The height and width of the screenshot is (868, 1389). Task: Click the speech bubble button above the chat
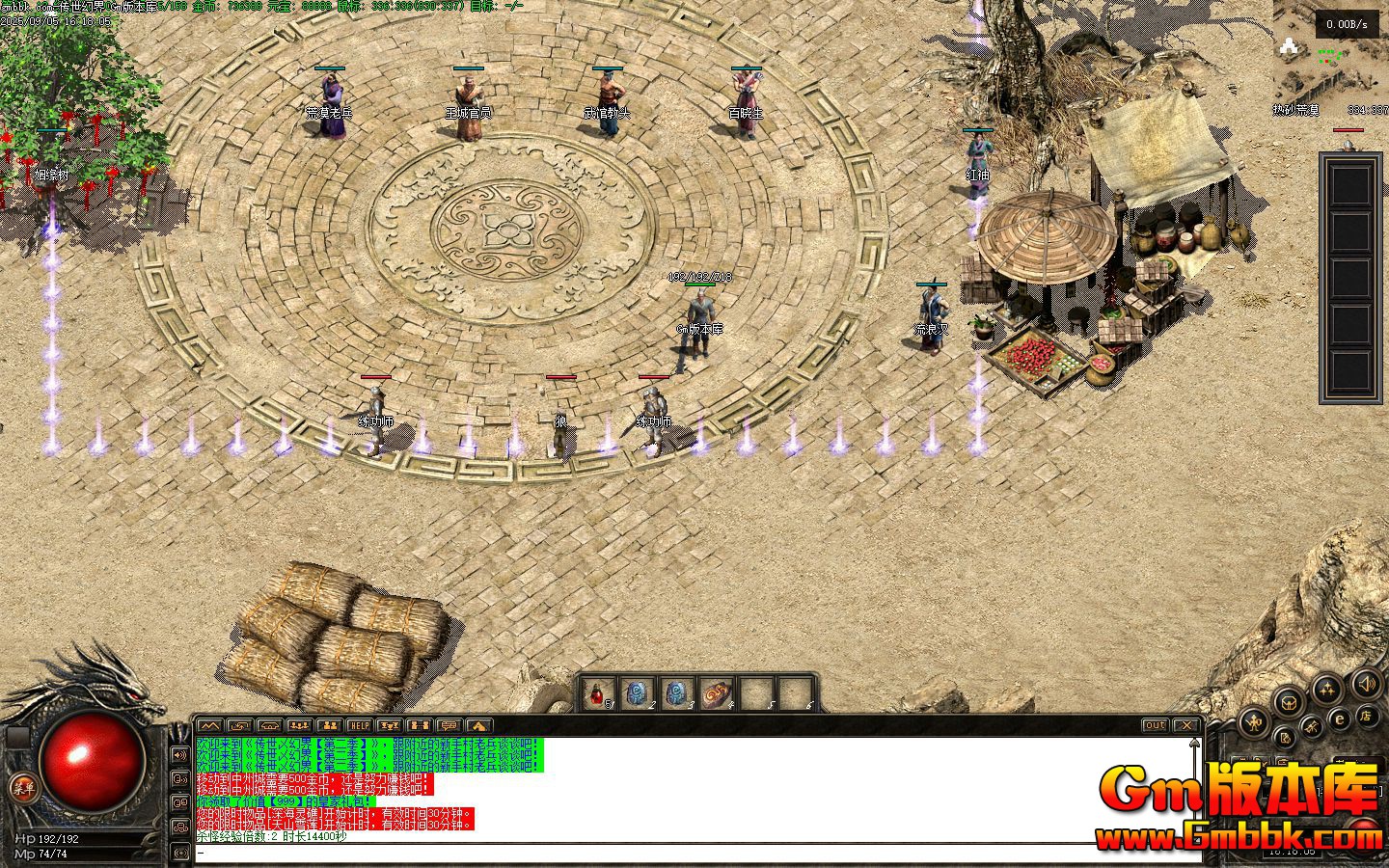[x=449, y=725]
